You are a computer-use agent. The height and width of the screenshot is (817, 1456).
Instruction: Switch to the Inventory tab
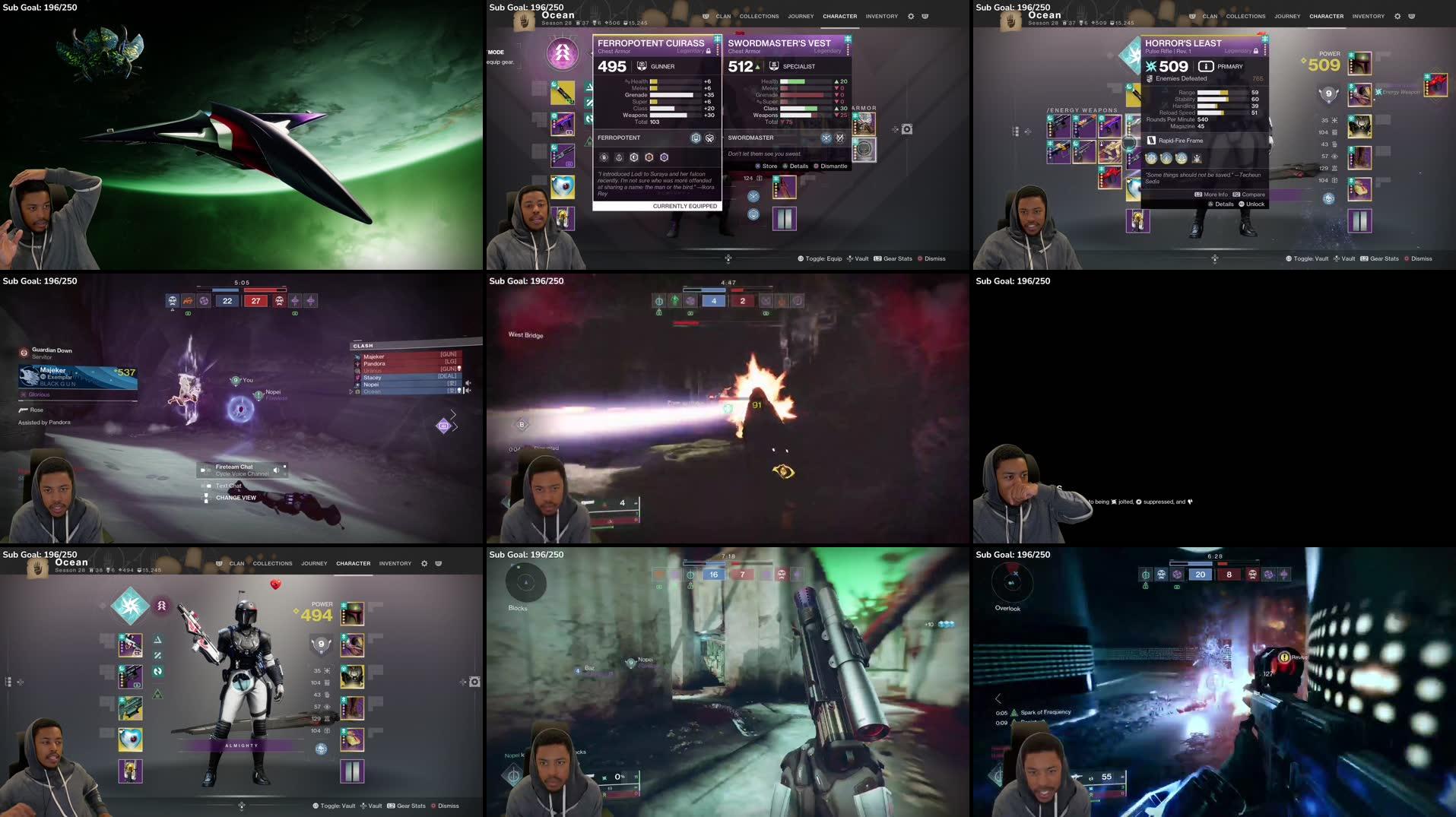coord(881,16)
